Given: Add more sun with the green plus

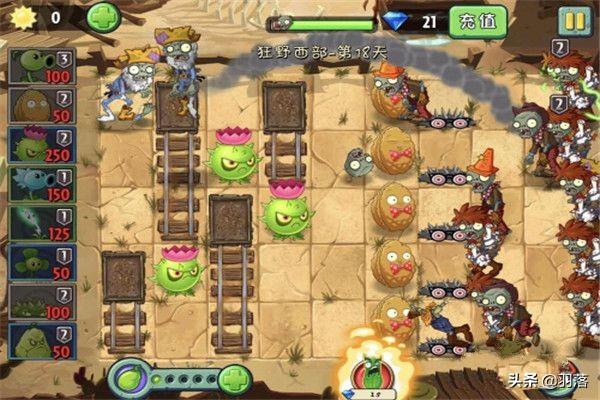Looking at the screenshot, I should click(x=103, y=17).
